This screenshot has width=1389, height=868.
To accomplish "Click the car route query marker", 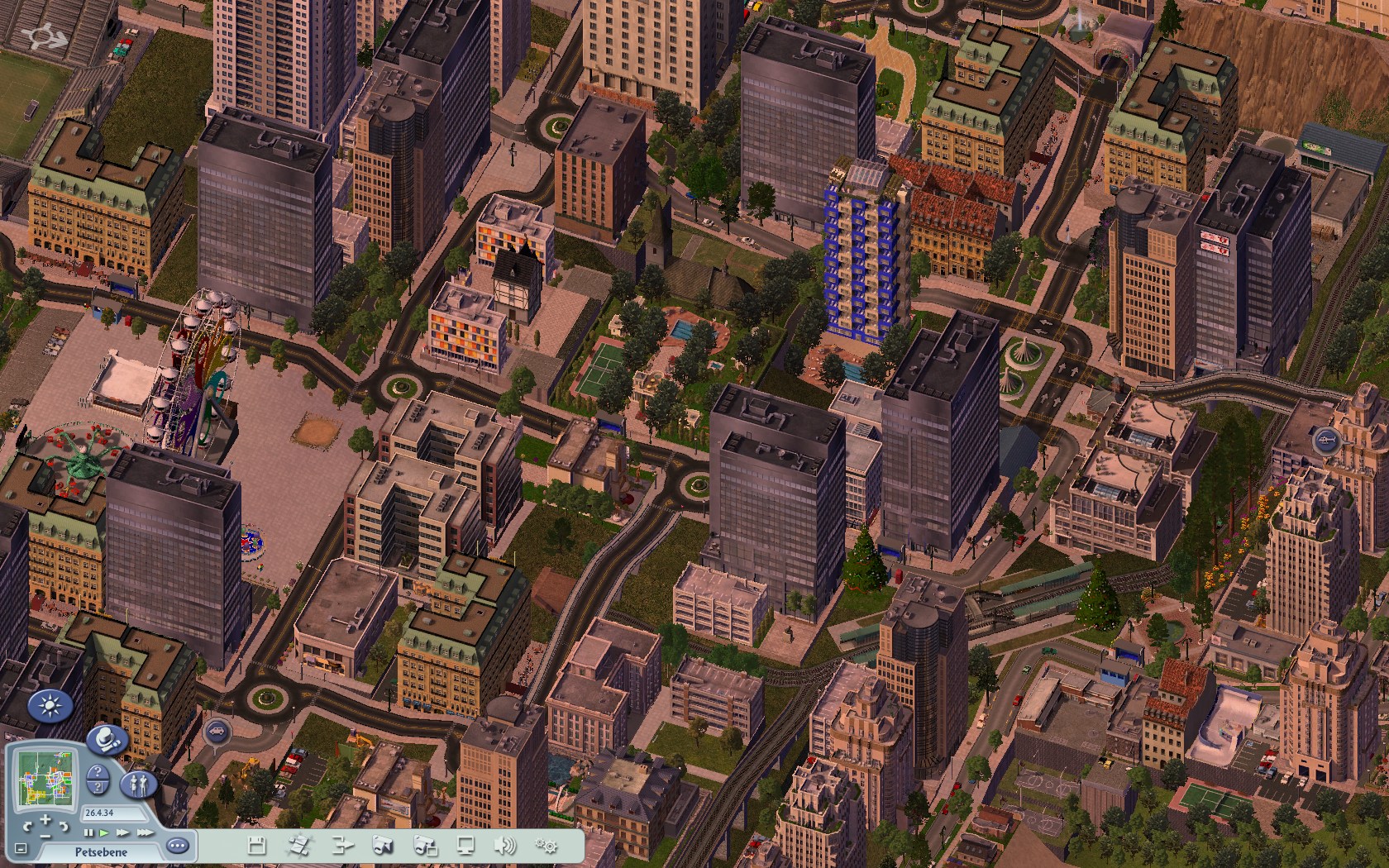I will pos(216,731).
